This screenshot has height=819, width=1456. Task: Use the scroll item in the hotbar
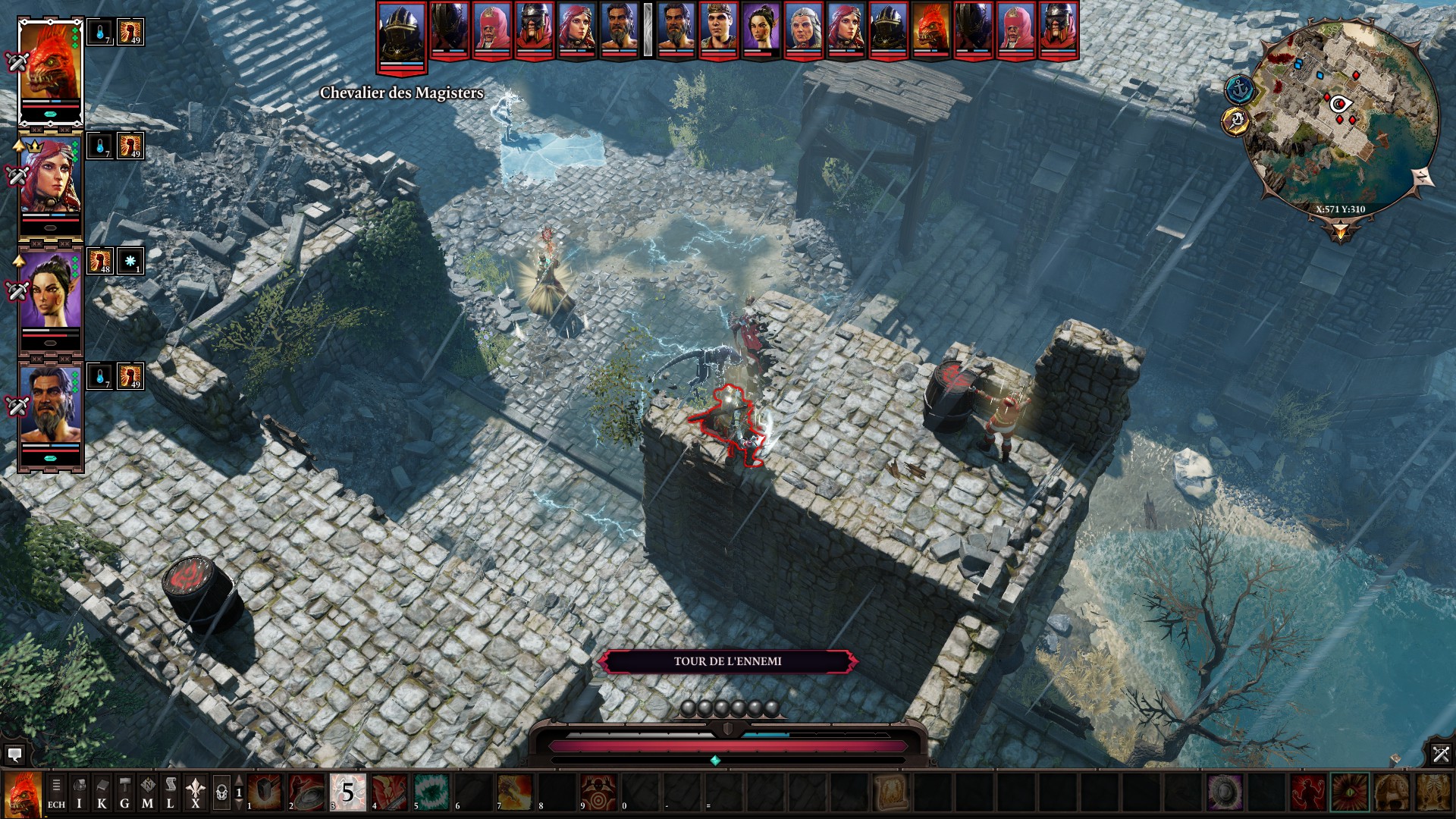point(890,792)
